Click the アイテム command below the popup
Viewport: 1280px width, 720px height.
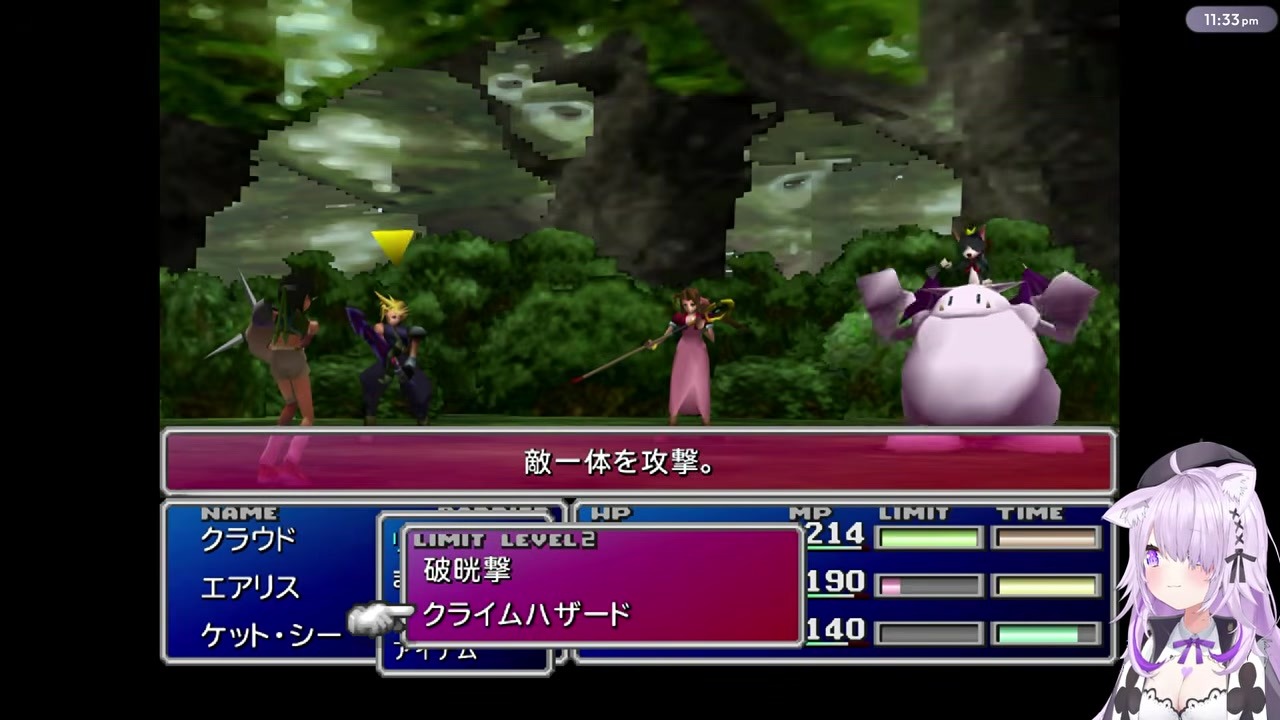[x=438, y=650]
